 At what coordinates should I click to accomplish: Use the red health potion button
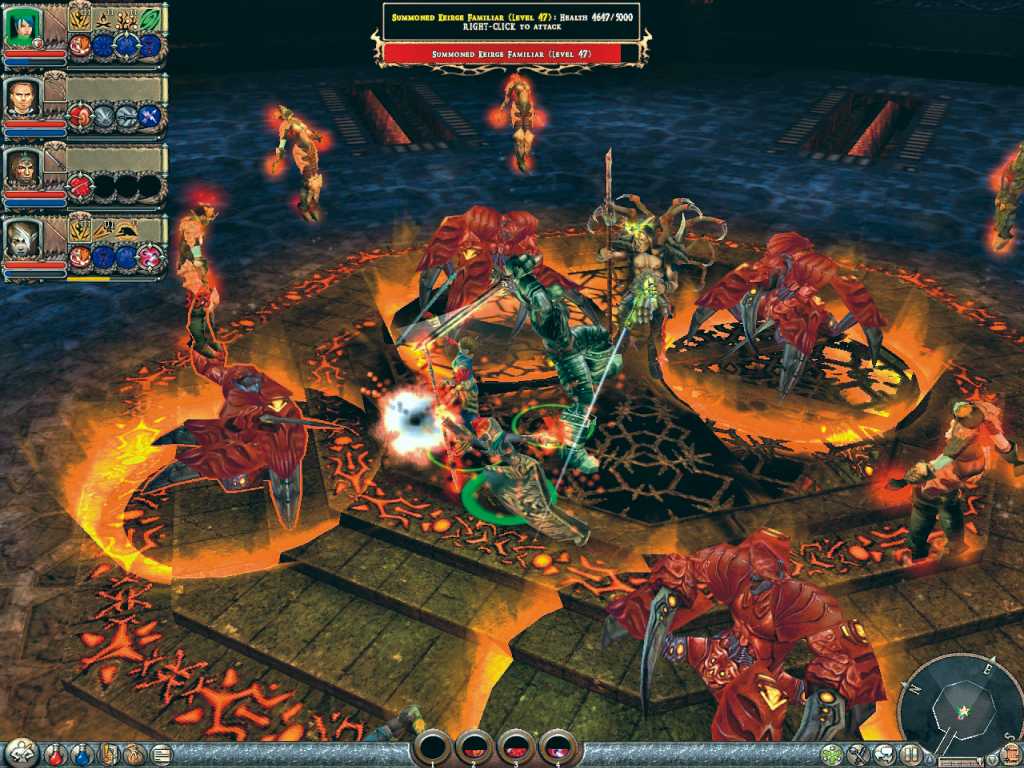click(x=57, y=754)
